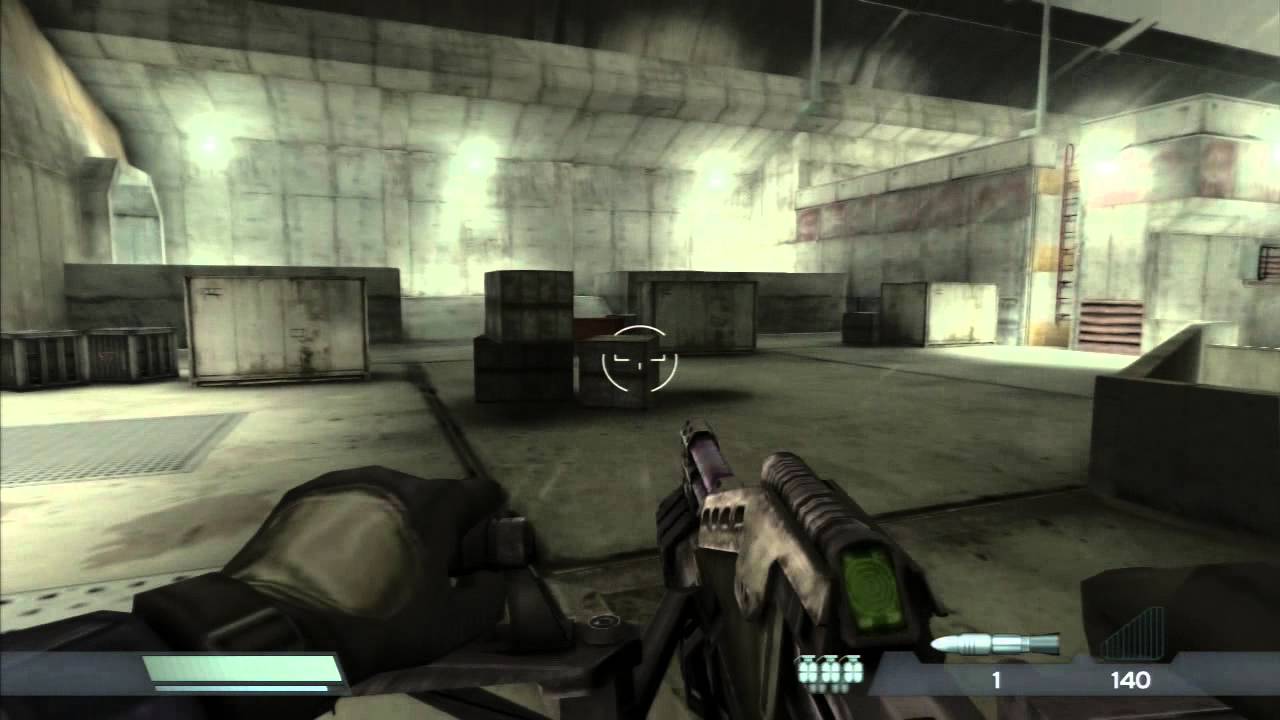Click the 140 reserve ammo counter
Image resolution: width=1280 pixels, height=720 pixels.
click(x=1131, y=678)
